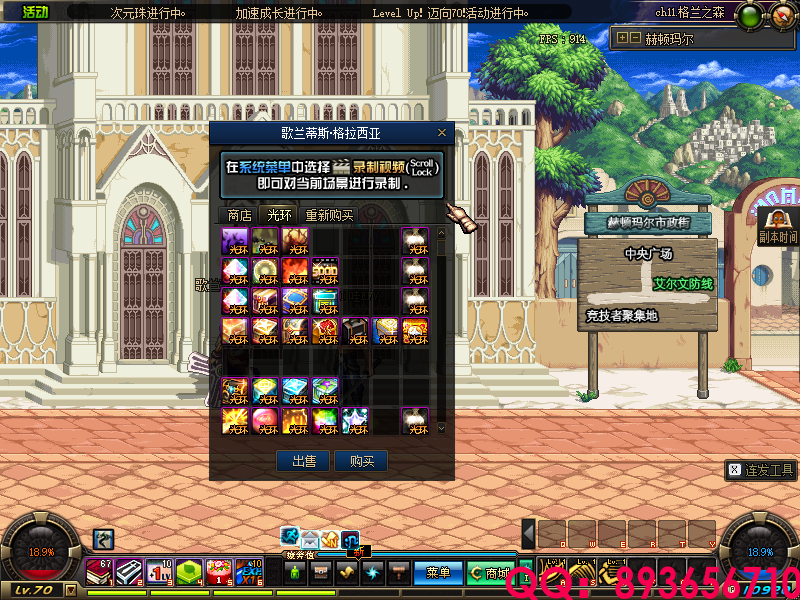The height and width of the screenshot is (600, 800).
Task: Click the 出售 sell button
Action: 304,461
